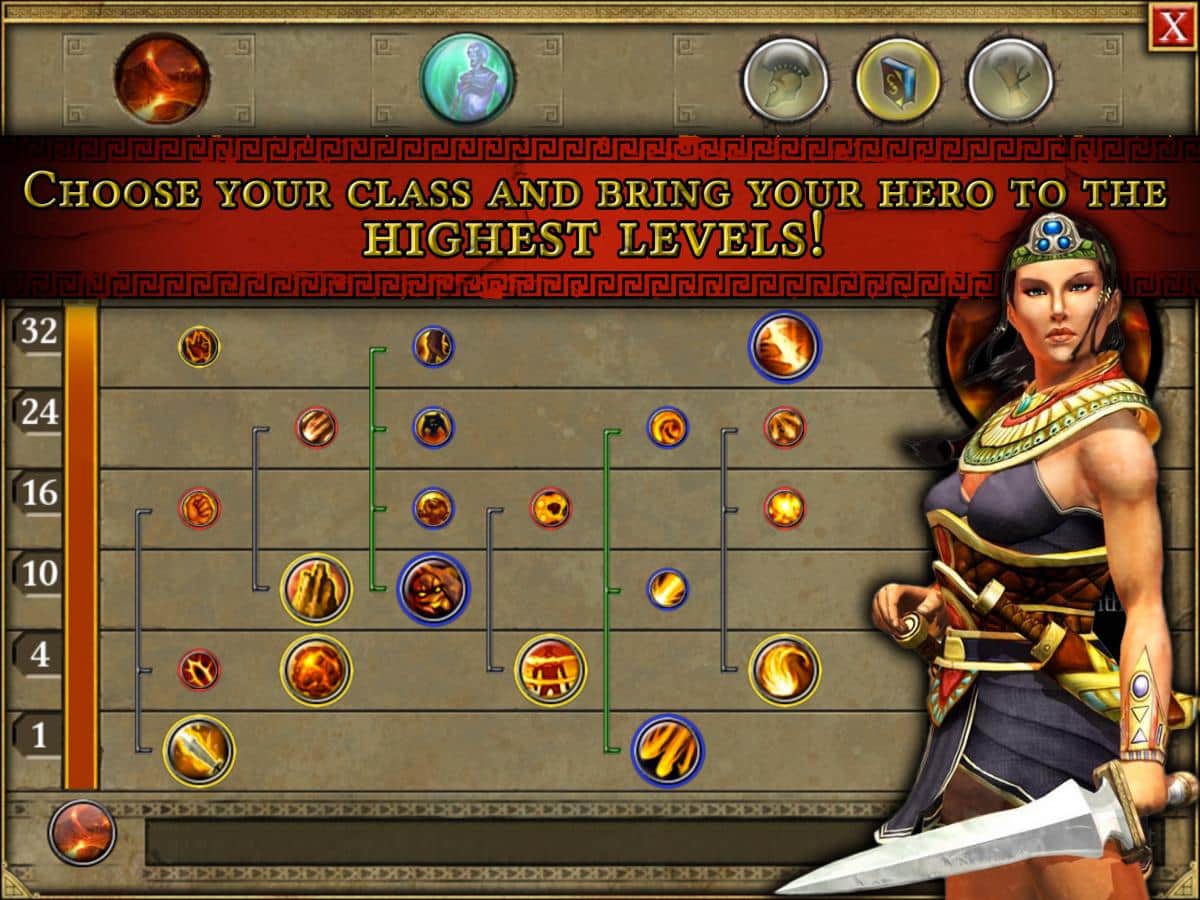The height and width of the screenshot is (900, 1200).
Task: Select the blue-ringed fire spiral skill icon
Action: point(667,427)
